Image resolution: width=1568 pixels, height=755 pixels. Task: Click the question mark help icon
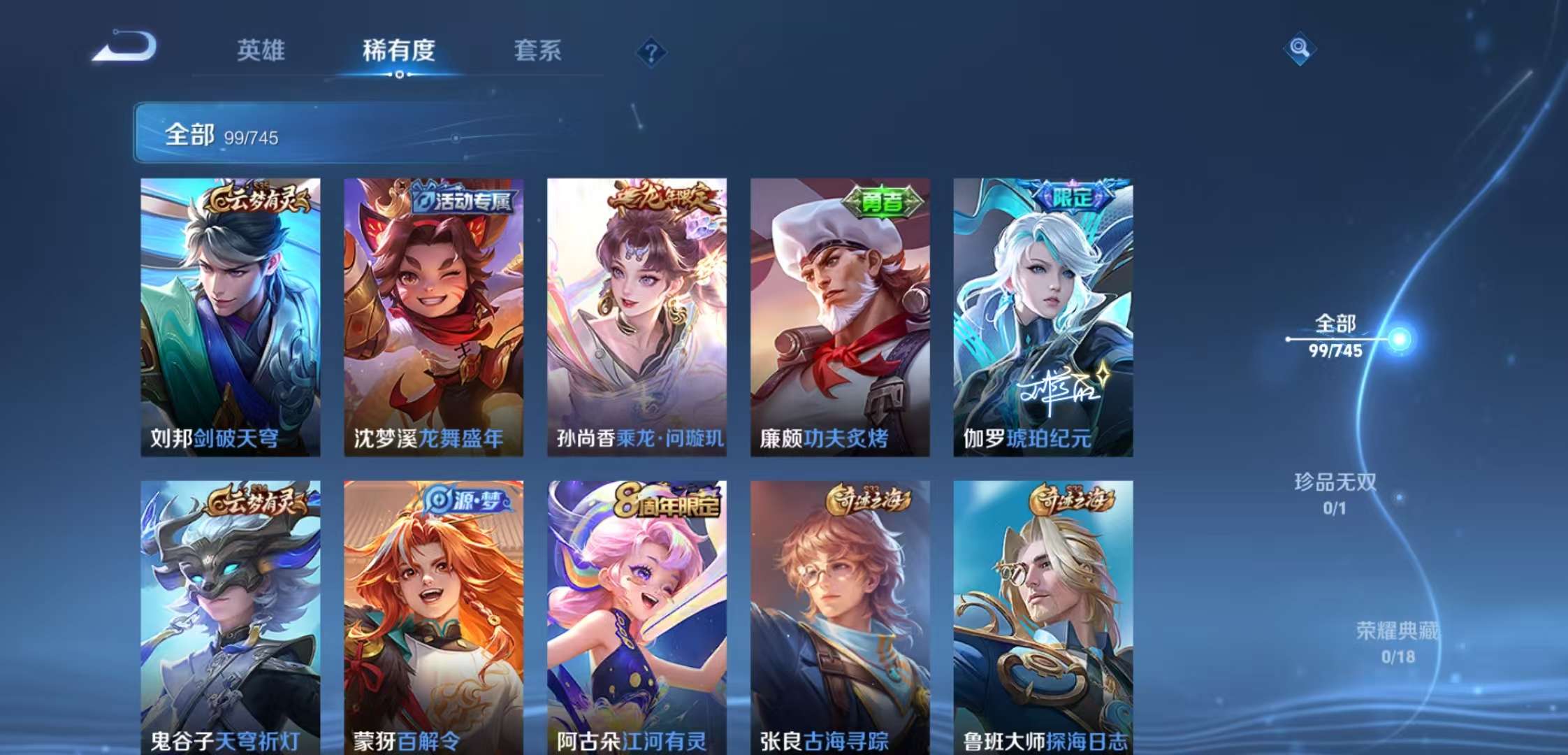pyautogui.click(x=650, y=50)
